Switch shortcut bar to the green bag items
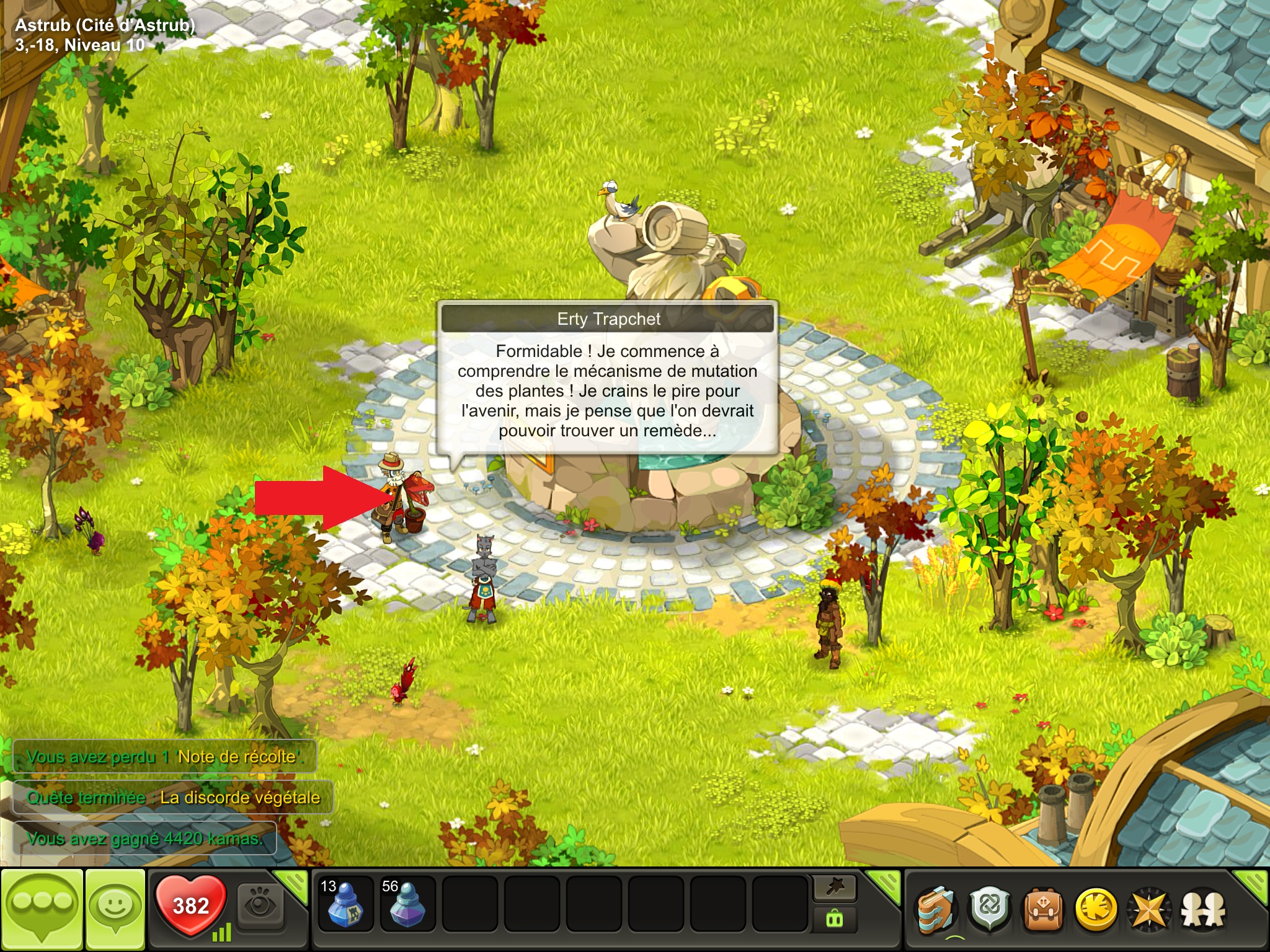This screenshot has height=952, width=1270. (x=835, y=920)
